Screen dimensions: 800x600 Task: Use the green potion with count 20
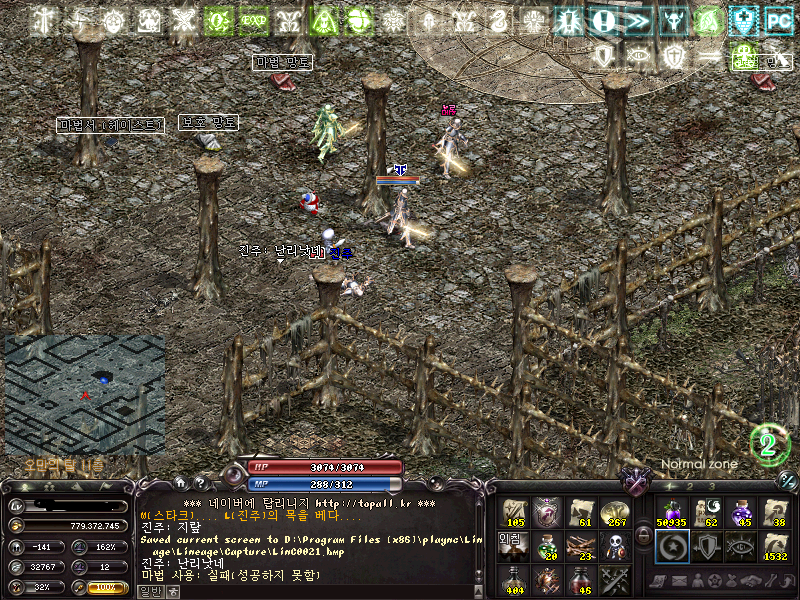point(548,546)
